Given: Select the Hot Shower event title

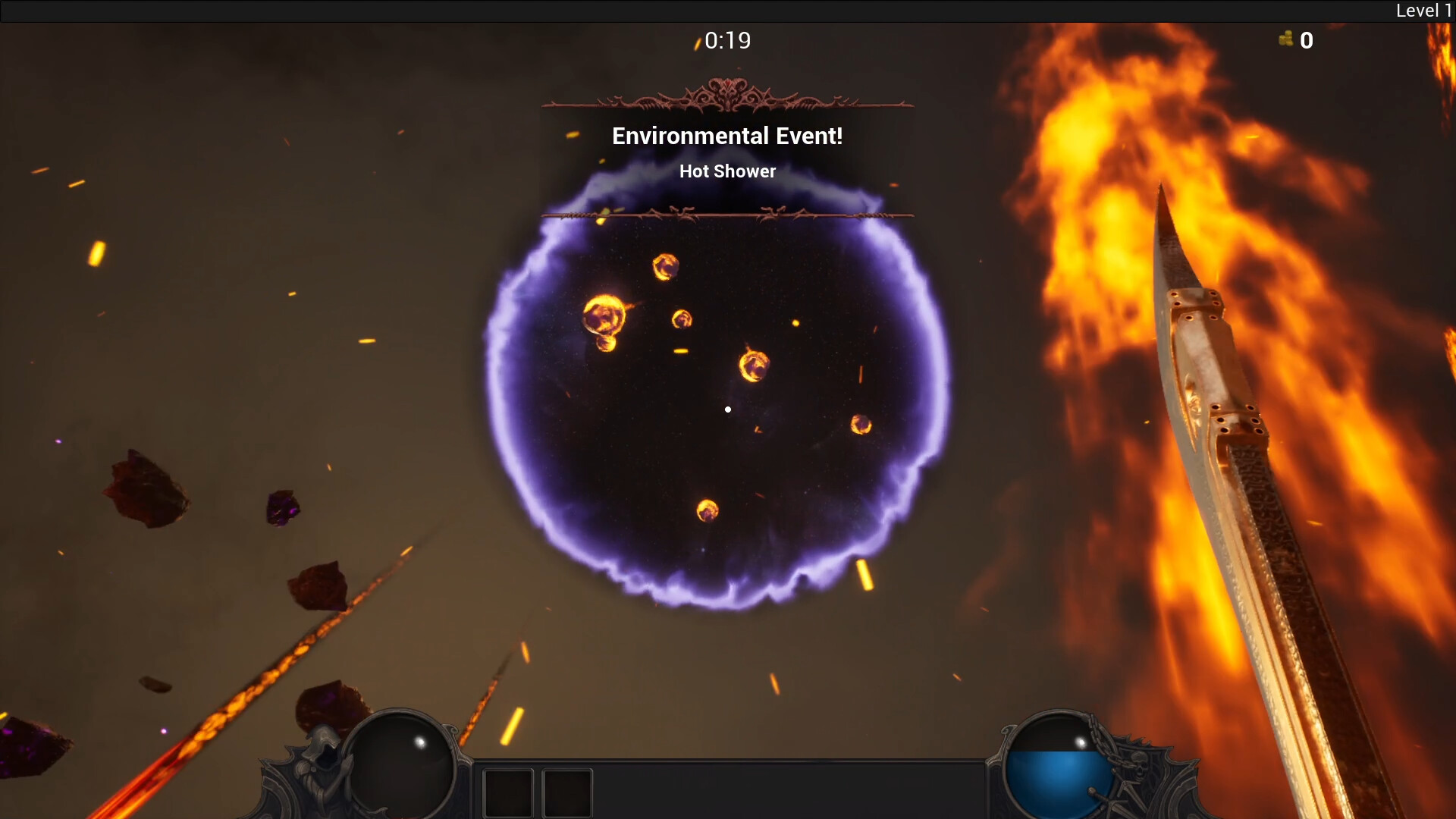Looking at the screenshot, I should coord(727,171).
